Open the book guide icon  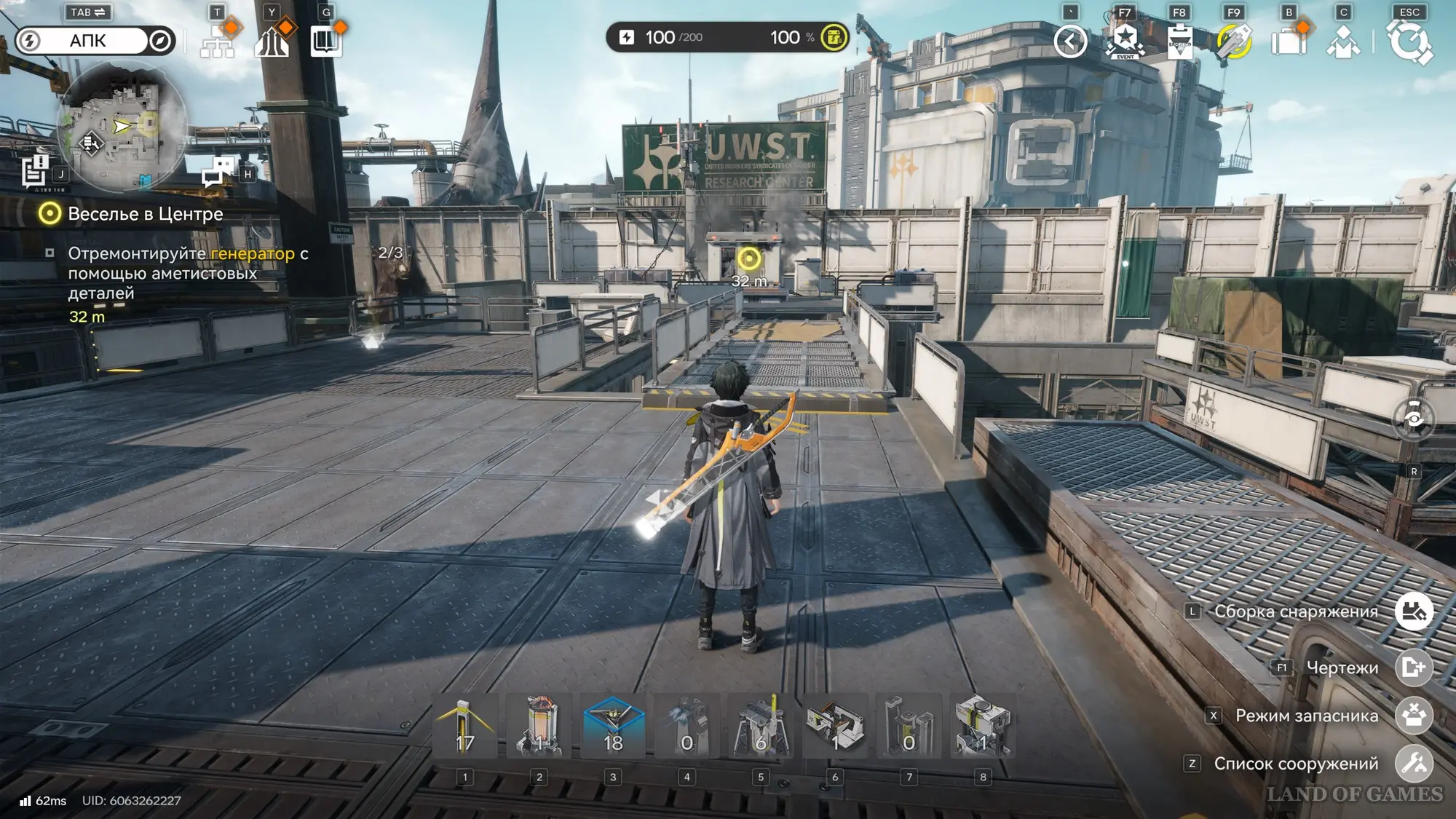click(x=325, y=42)
